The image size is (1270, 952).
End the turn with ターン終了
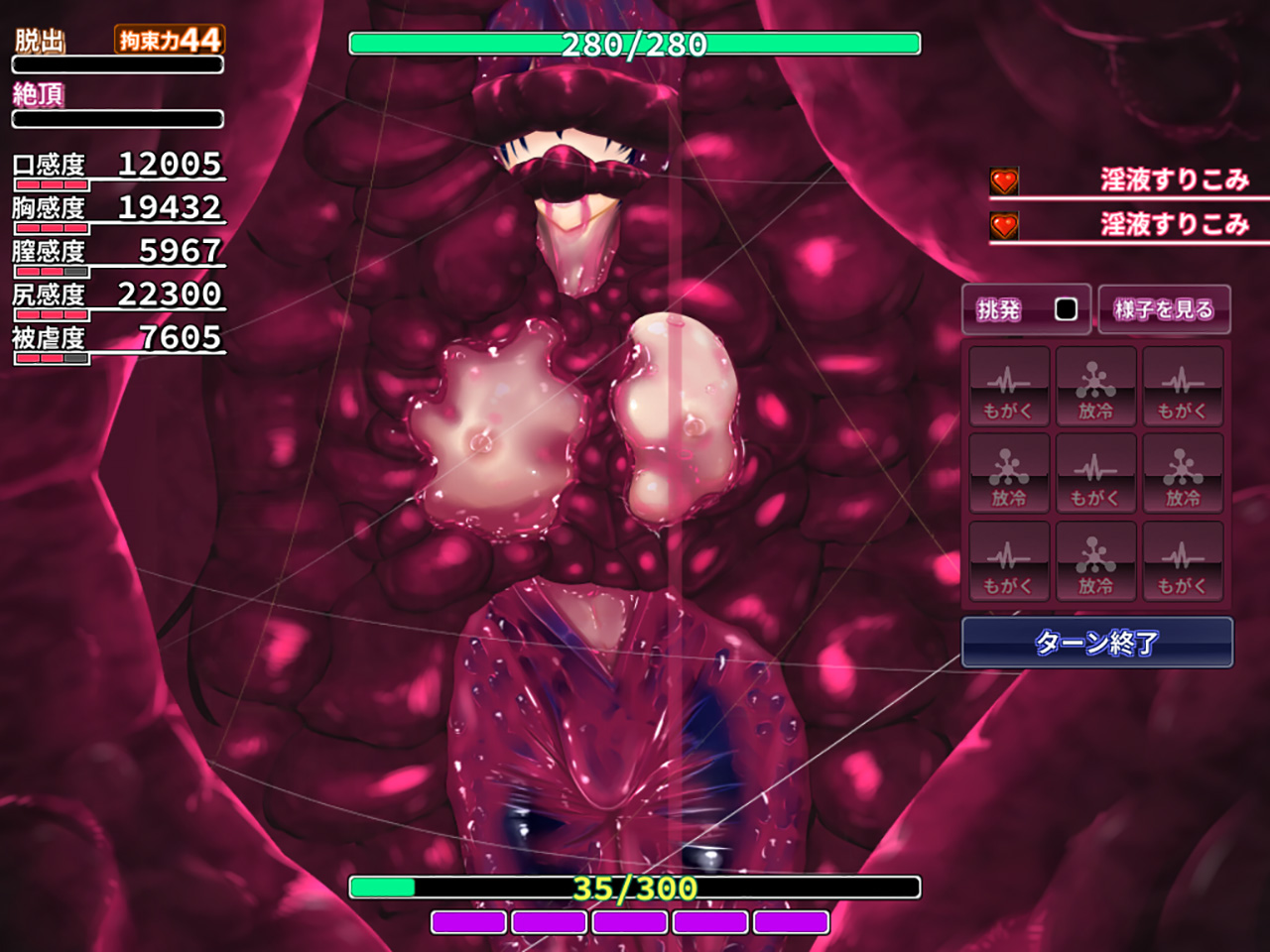tap(1096, 643)
